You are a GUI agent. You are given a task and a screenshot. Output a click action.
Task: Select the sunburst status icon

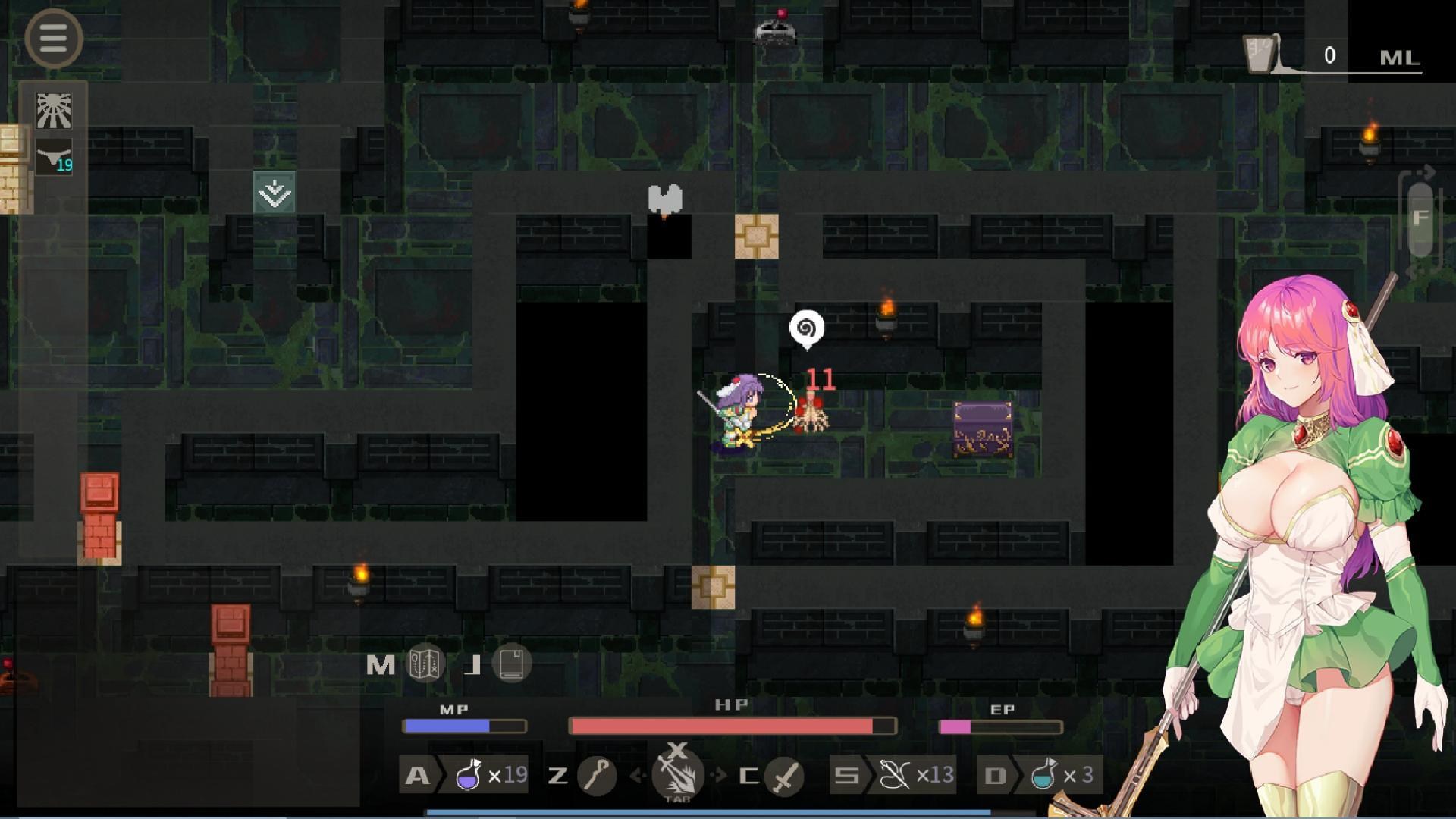(x=54, y=111)
